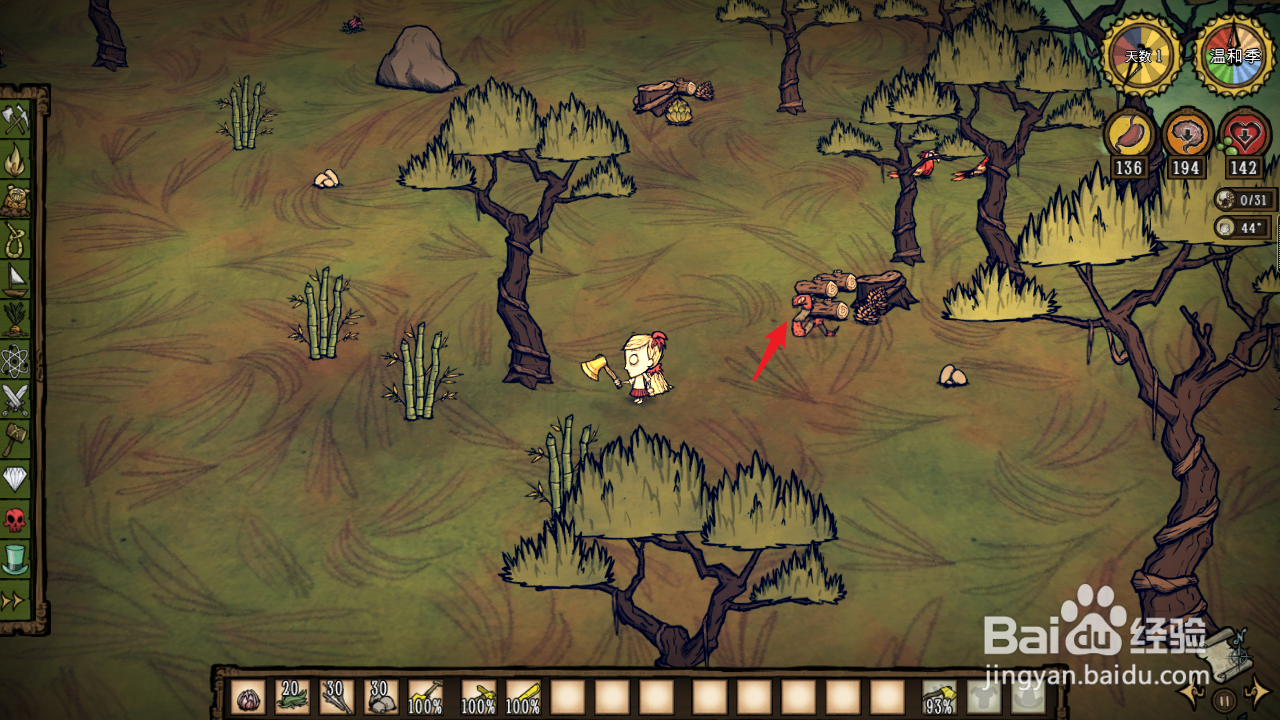Open the Food tab with the carrot icon
Screen dimensions: 1280x720
[x=16, y=319]
